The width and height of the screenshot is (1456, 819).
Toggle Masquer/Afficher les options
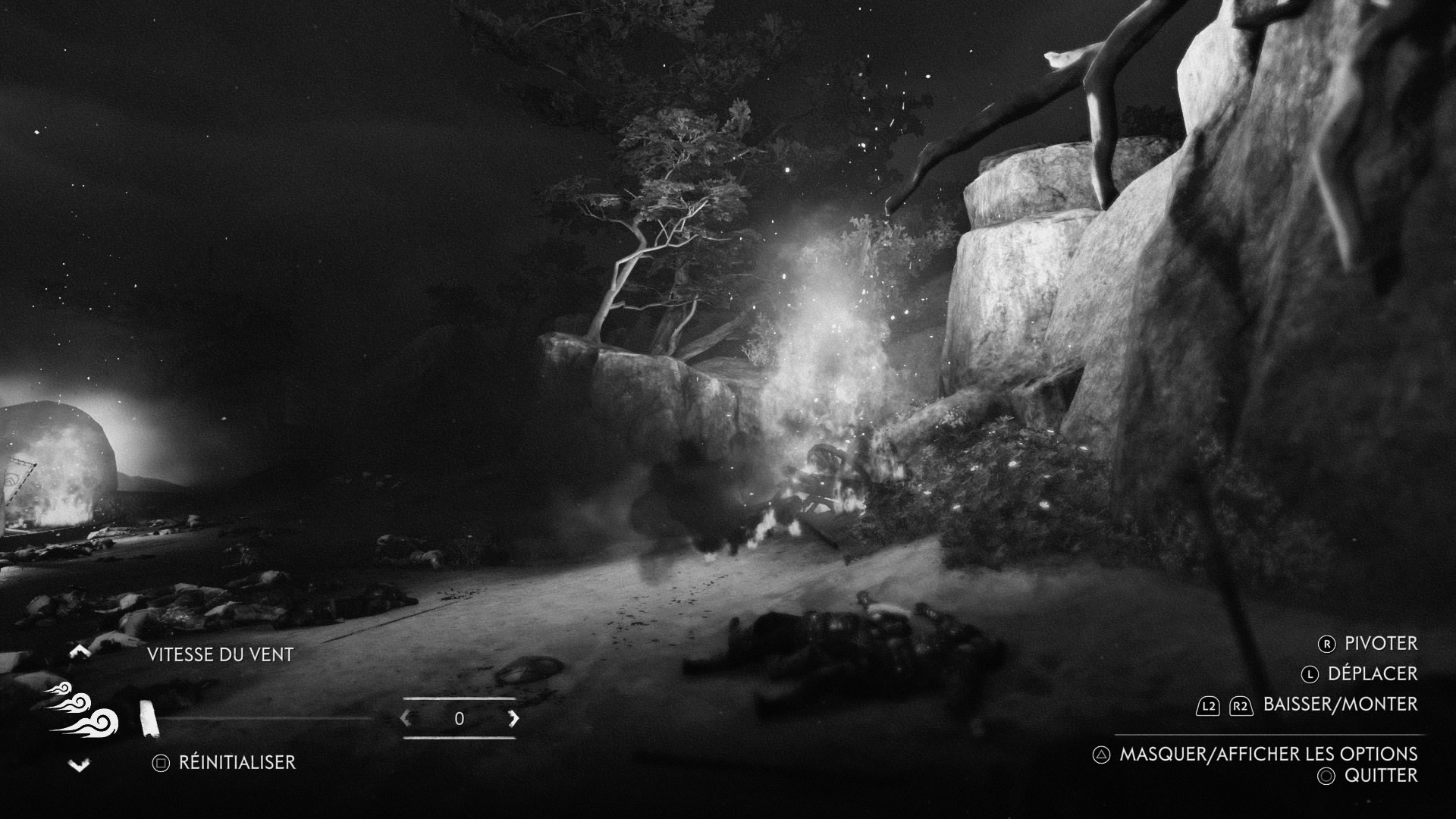coord(1256,754)
